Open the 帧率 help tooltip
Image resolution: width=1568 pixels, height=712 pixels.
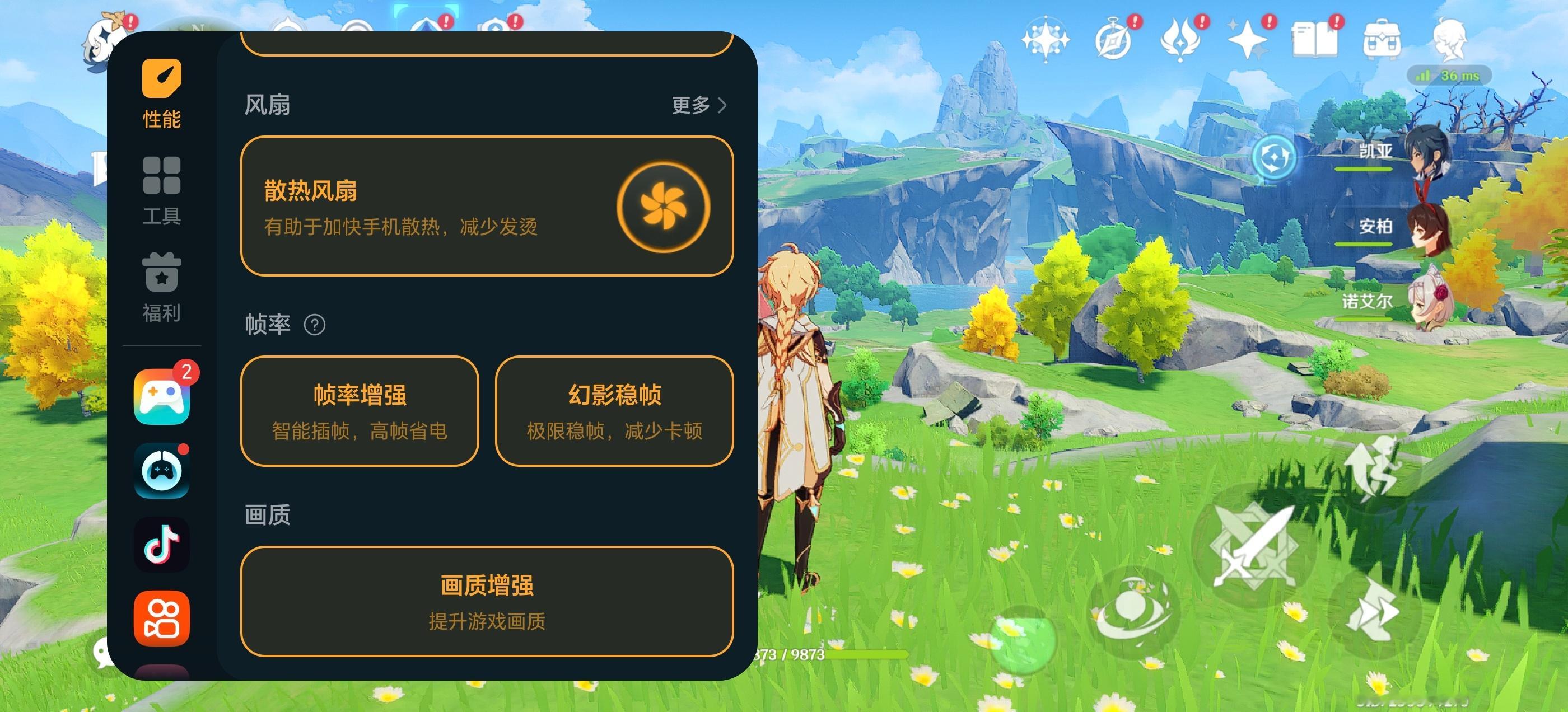[x=315, y=324]
